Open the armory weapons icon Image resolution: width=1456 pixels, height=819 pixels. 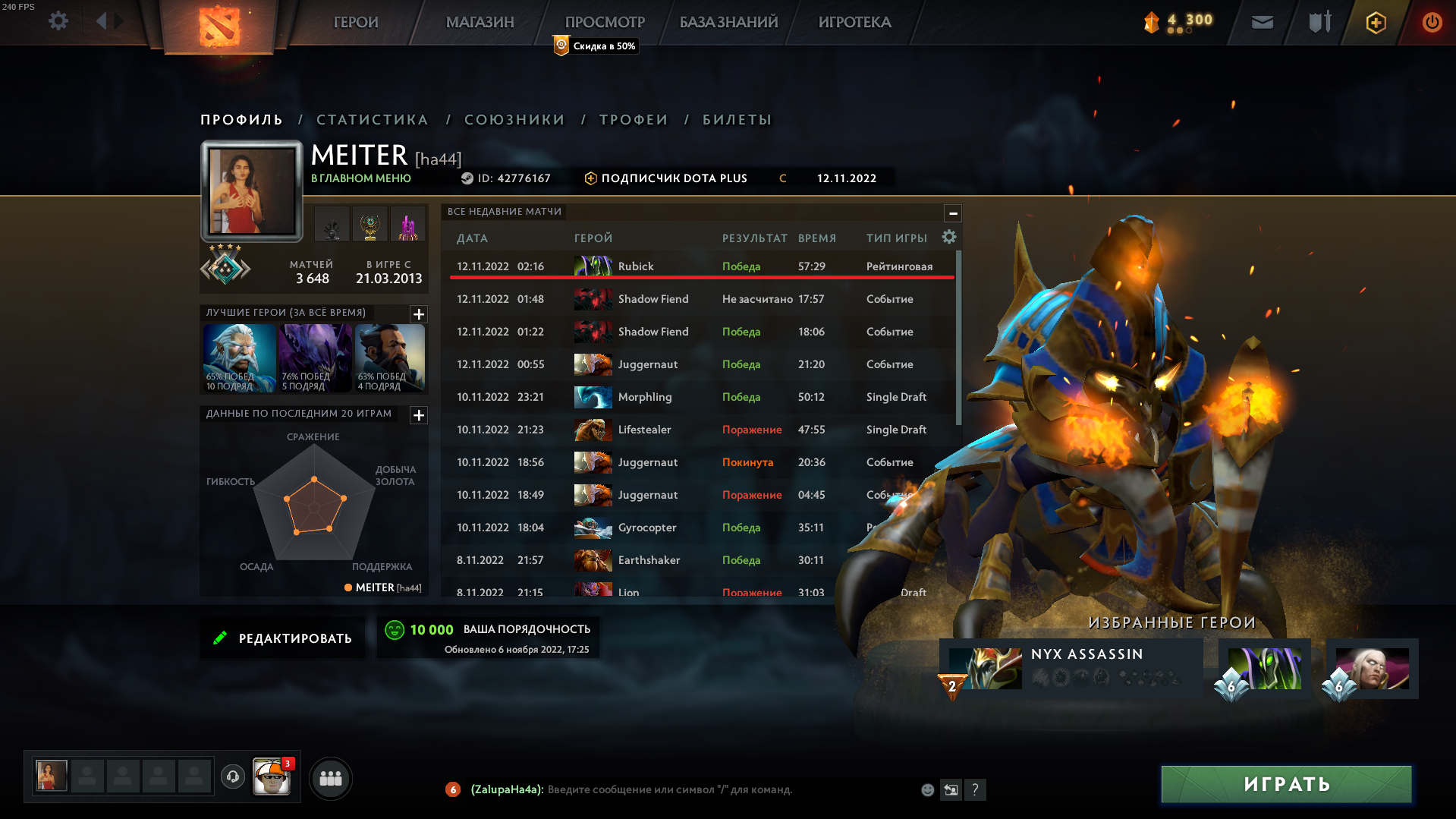1318,22
